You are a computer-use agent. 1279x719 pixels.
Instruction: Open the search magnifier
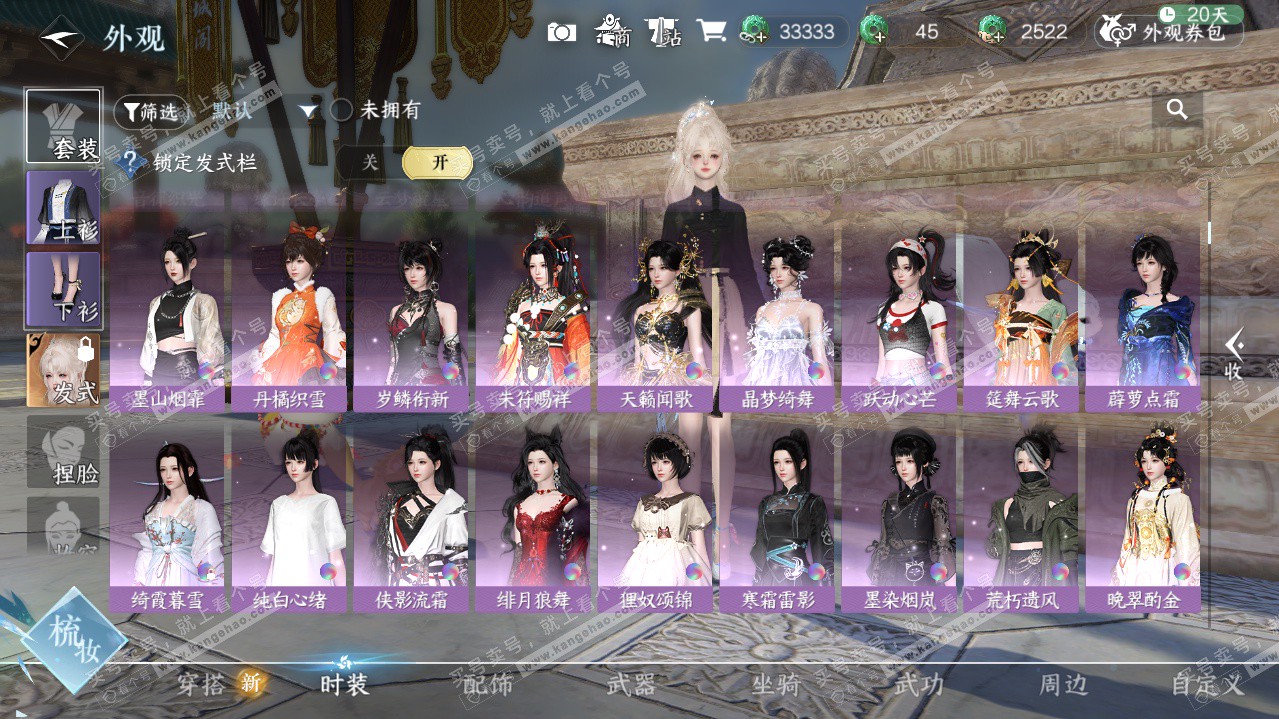(x=1177, y=110)
